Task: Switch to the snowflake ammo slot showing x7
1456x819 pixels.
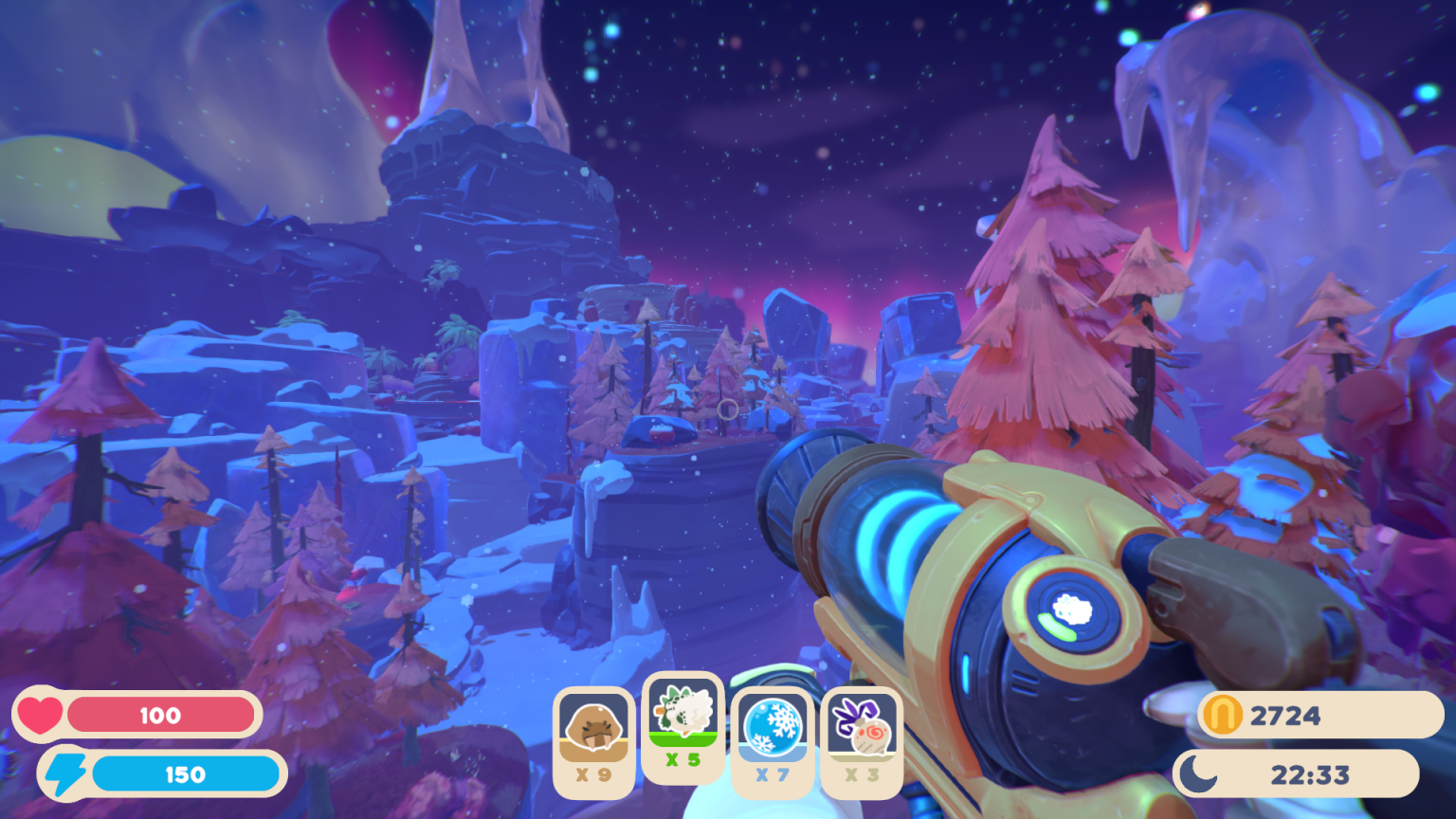Action: (771, 739)
